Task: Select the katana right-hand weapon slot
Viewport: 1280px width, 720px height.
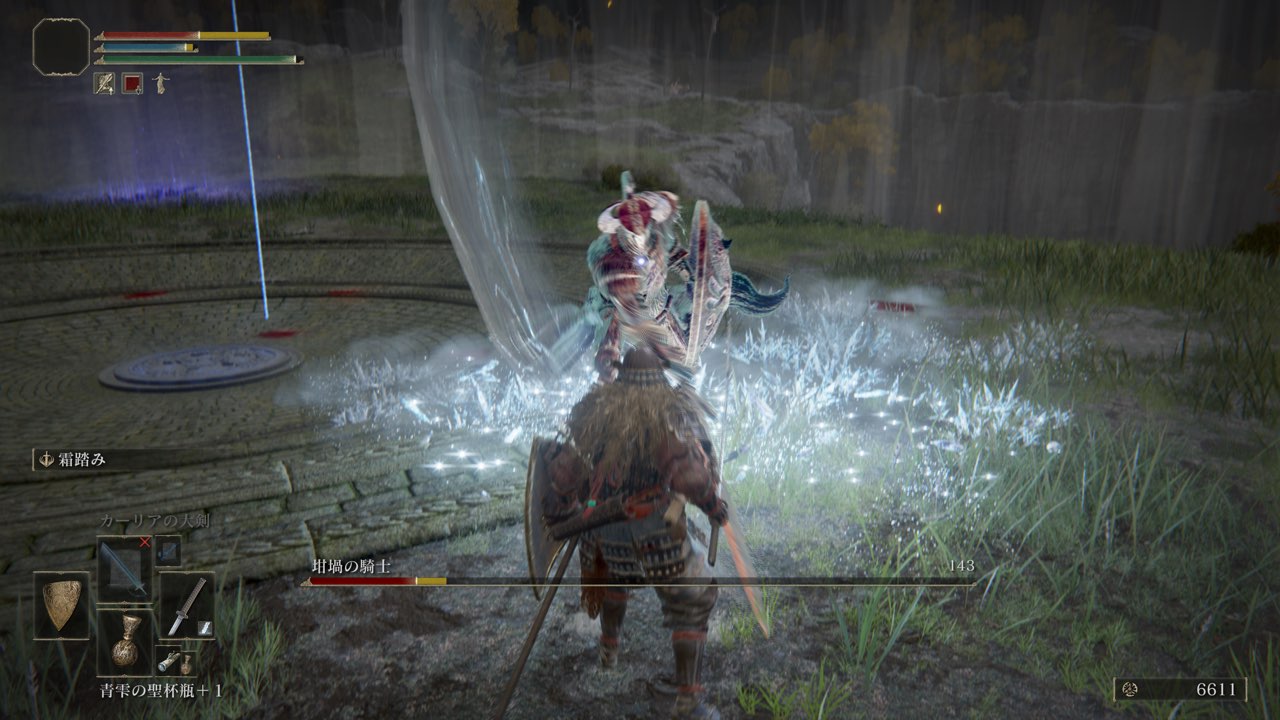Action: (x=186, y=605)
